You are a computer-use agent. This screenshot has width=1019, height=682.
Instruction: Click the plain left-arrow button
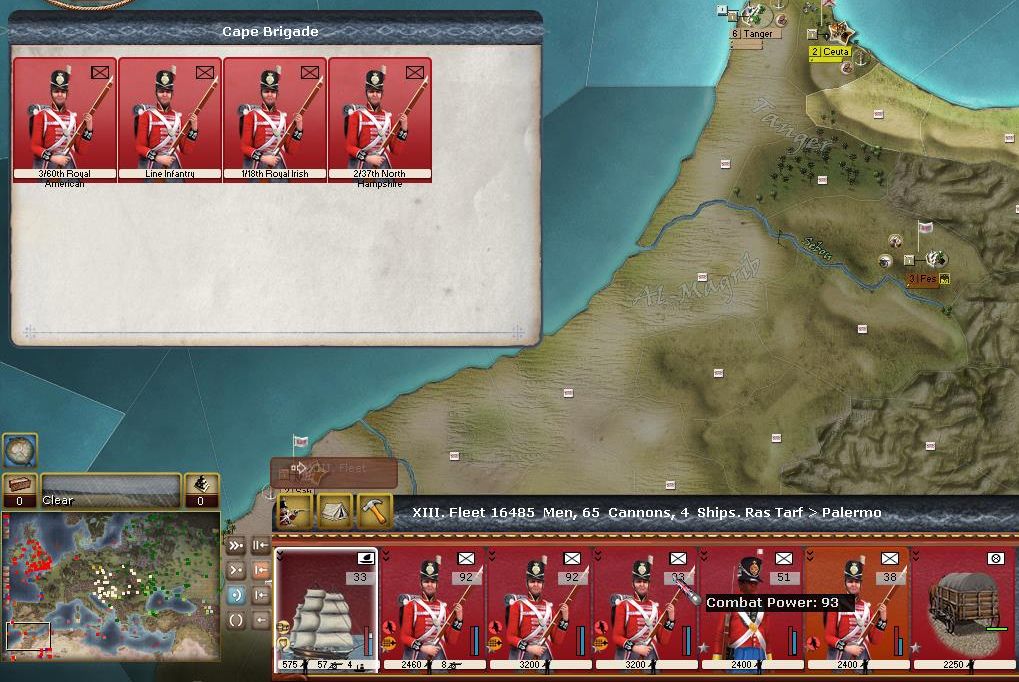tap(261, 620)
